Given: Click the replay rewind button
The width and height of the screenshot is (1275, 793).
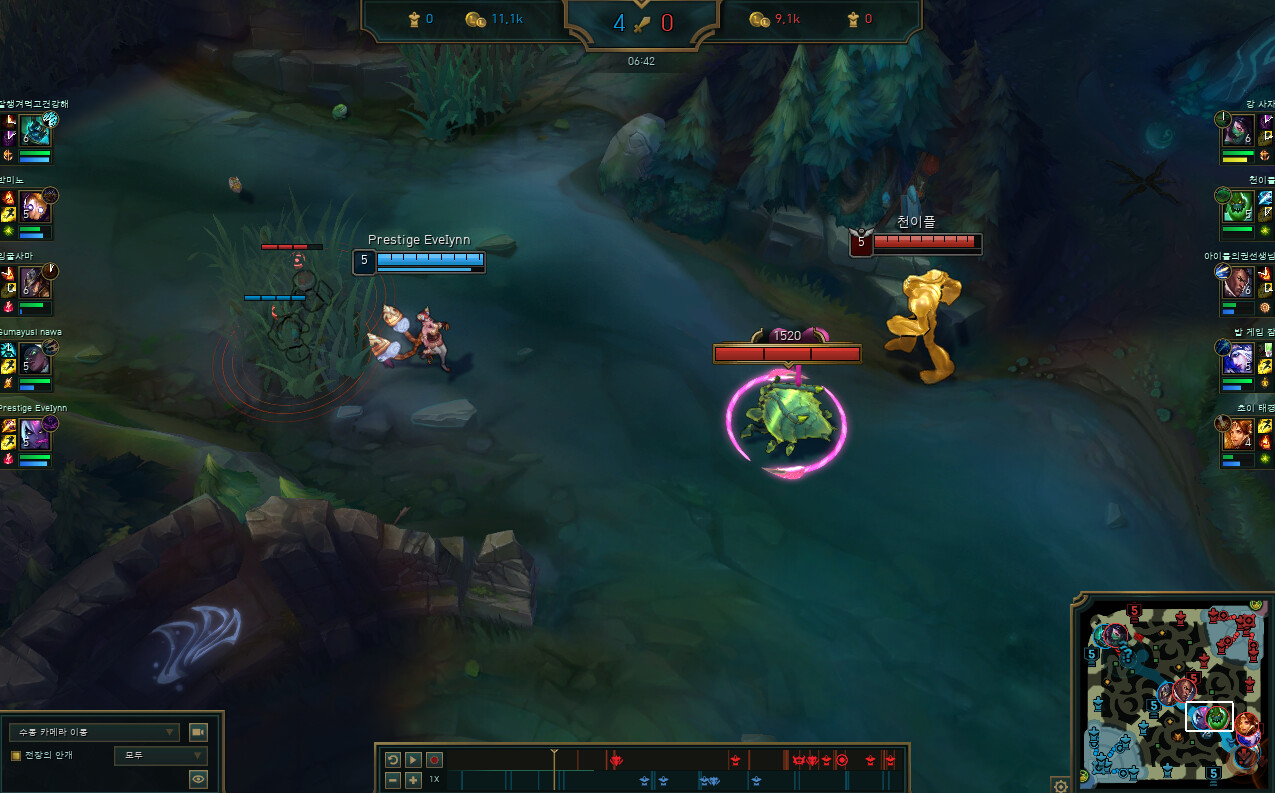Looking at the screenshot, I should pos(393,760).
